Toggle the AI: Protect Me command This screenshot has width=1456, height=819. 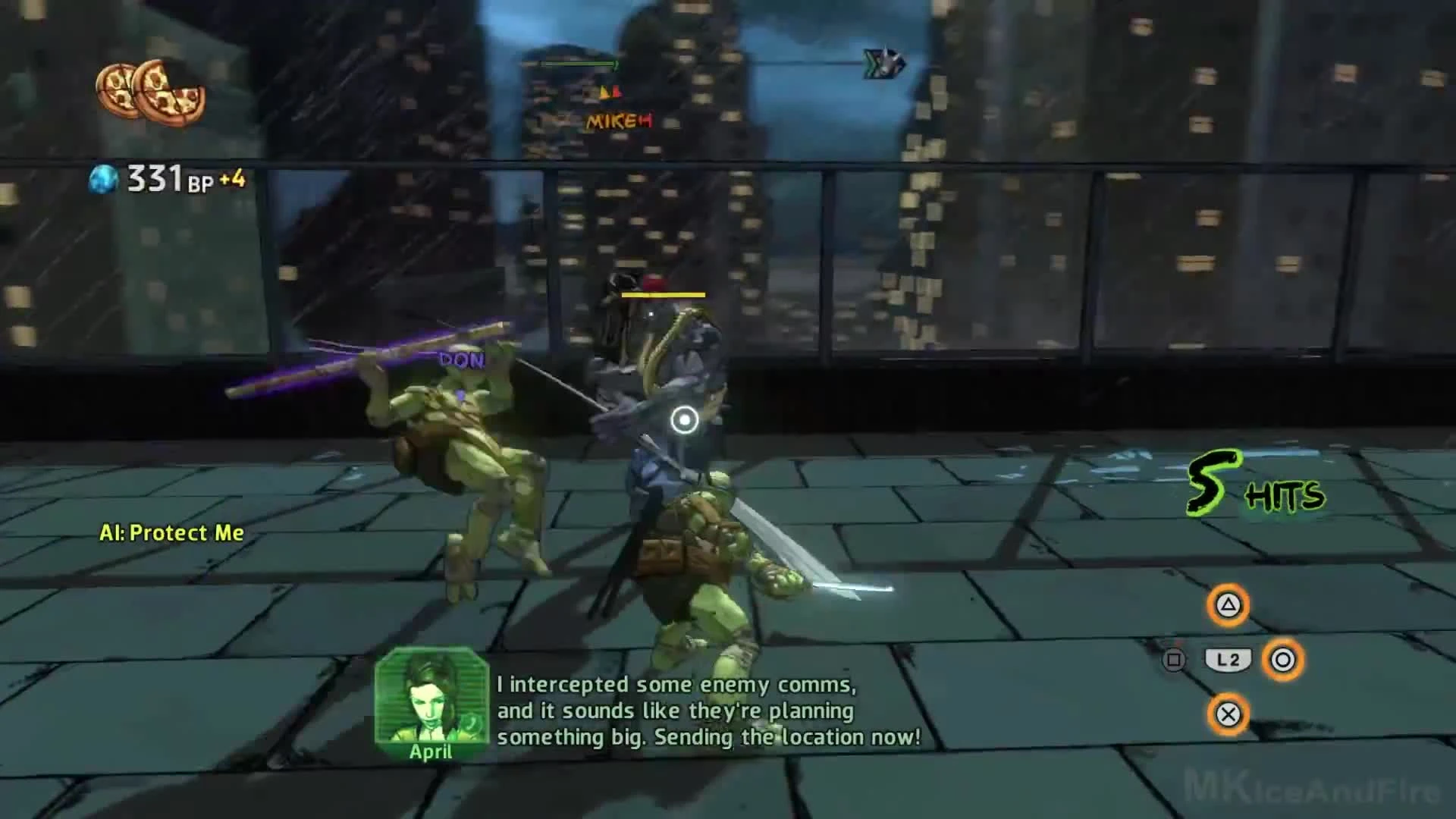coord(171,532)
